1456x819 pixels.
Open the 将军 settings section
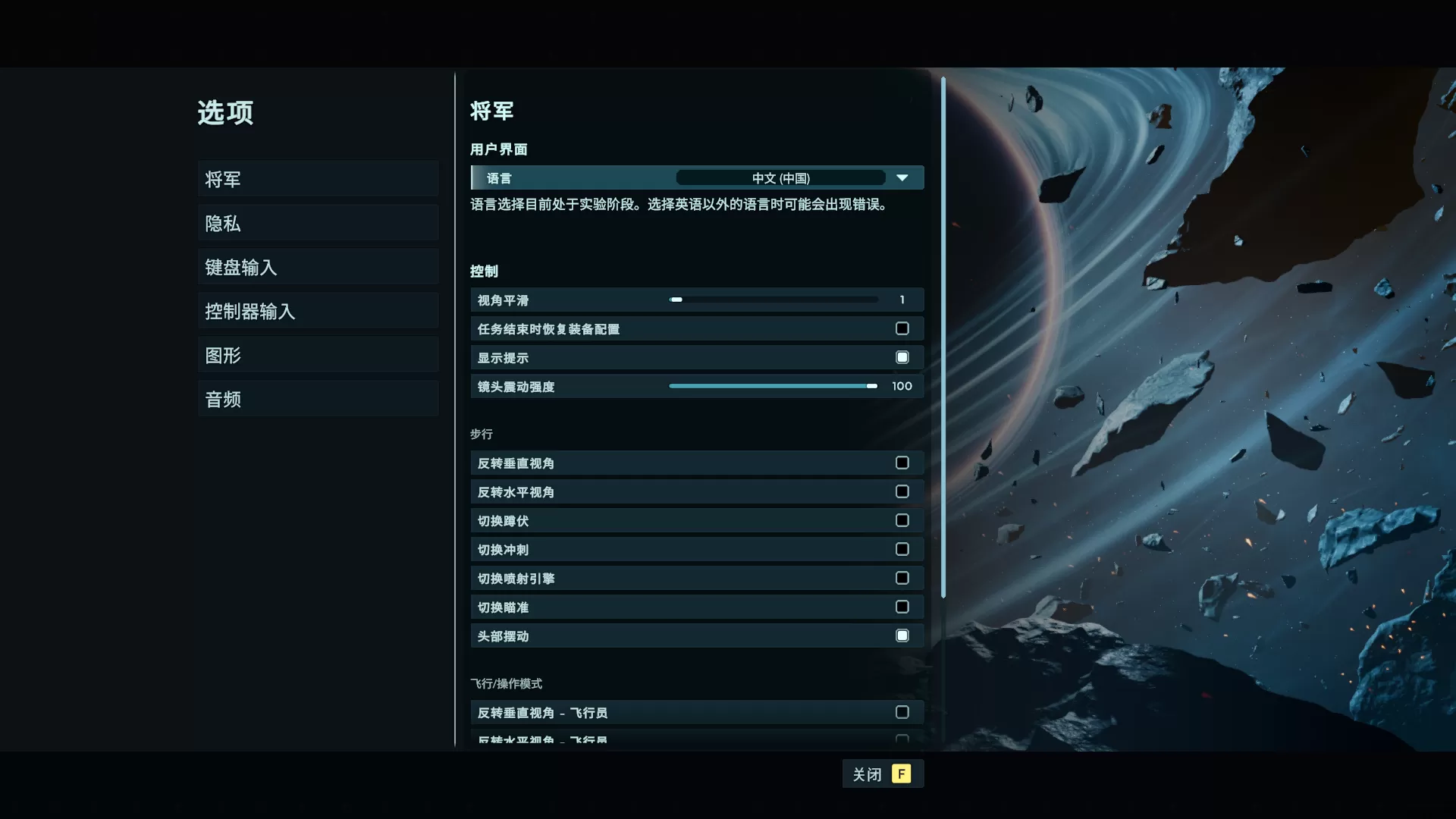click(318, 179)
